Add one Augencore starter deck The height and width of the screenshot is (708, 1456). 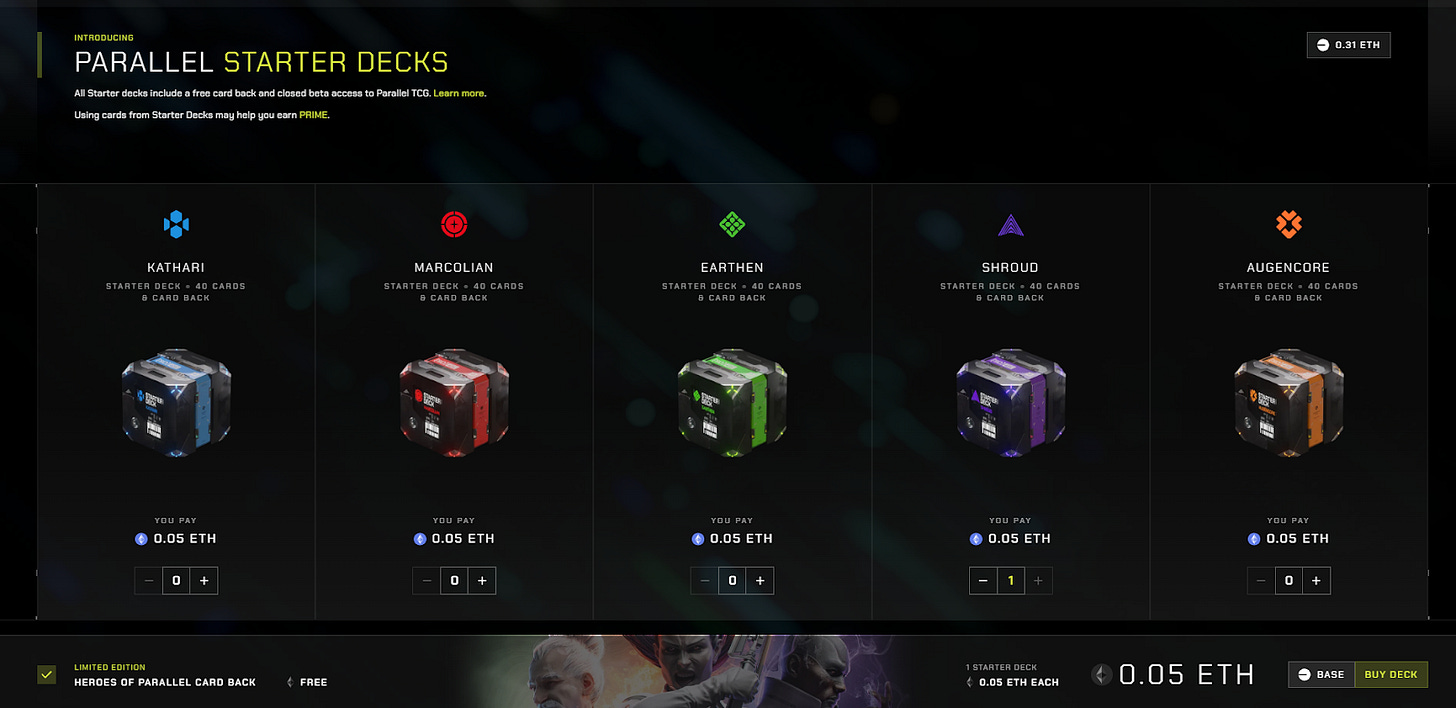(1316, 581)
